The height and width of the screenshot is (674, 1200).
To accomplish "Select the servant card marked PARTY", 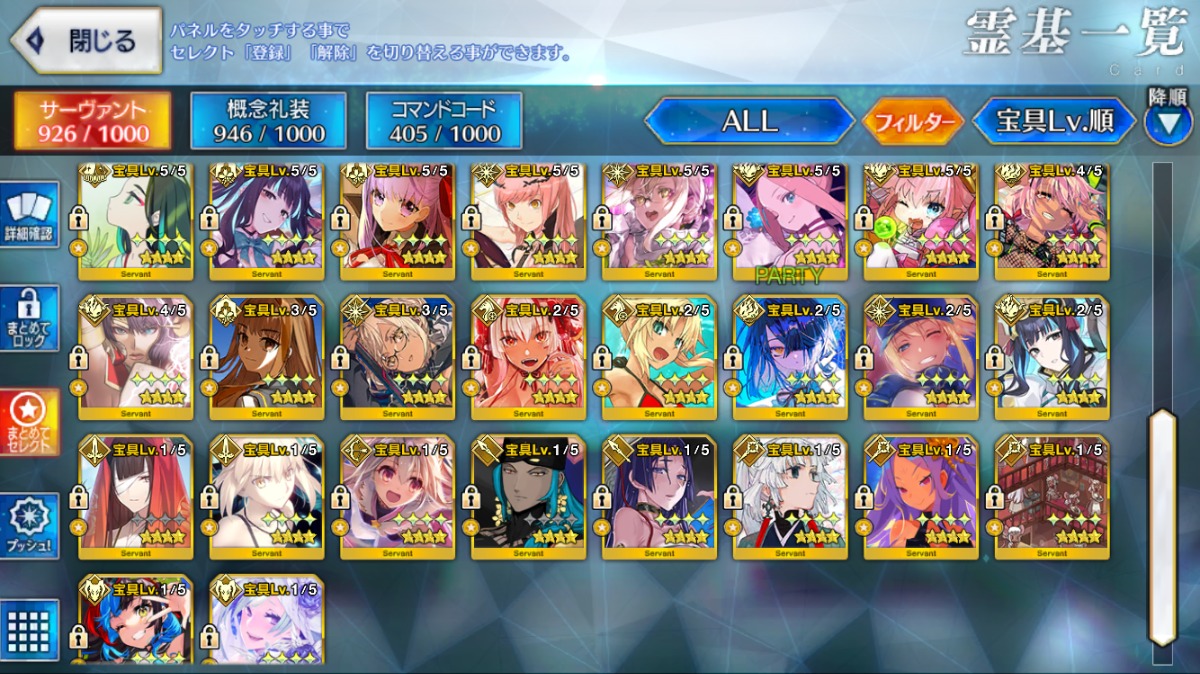I will pyautogui.click(x=790, y=222).
